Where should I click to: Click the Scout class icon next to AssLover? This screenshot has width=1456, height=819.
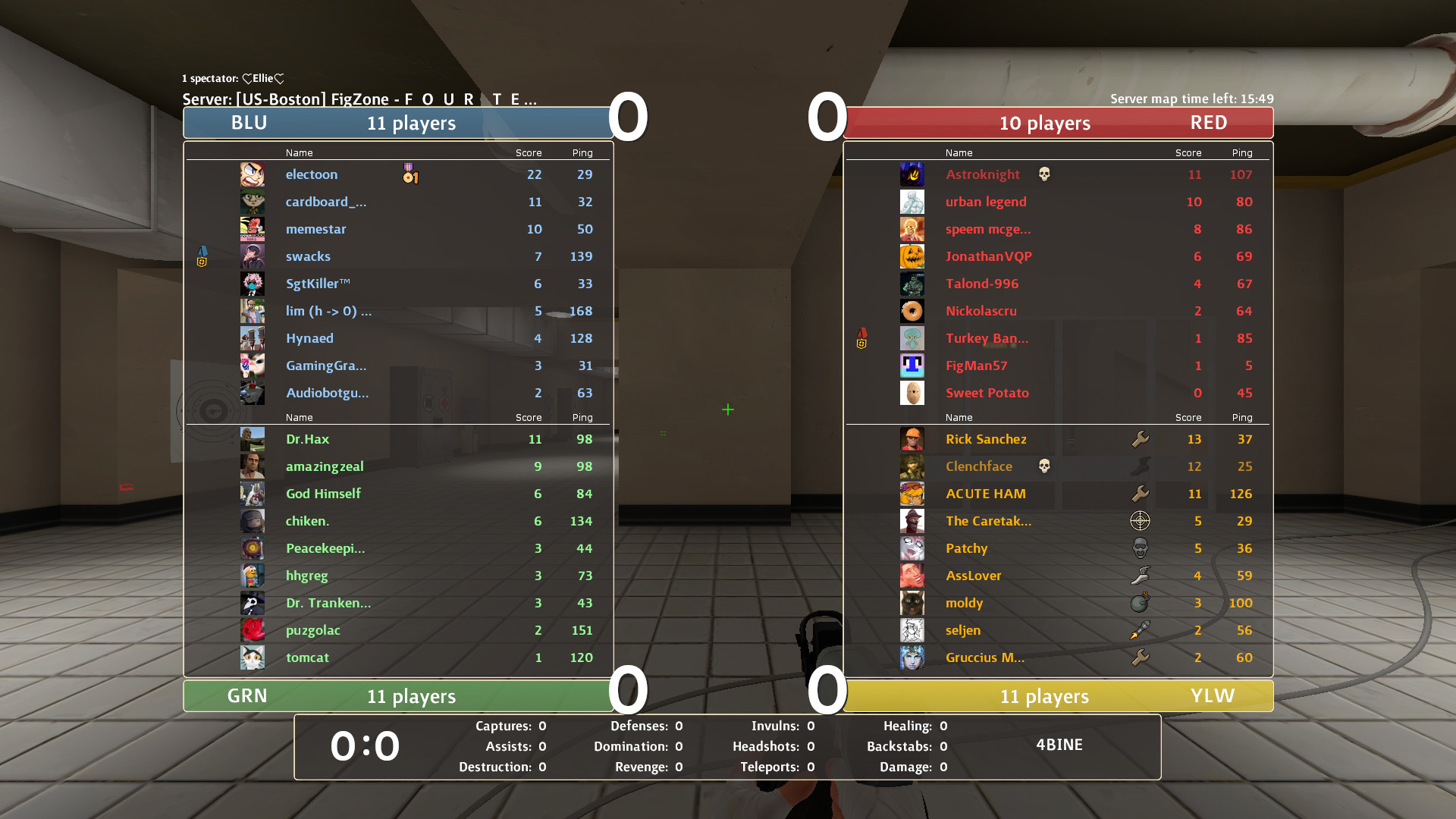(x=1141, y=575)
